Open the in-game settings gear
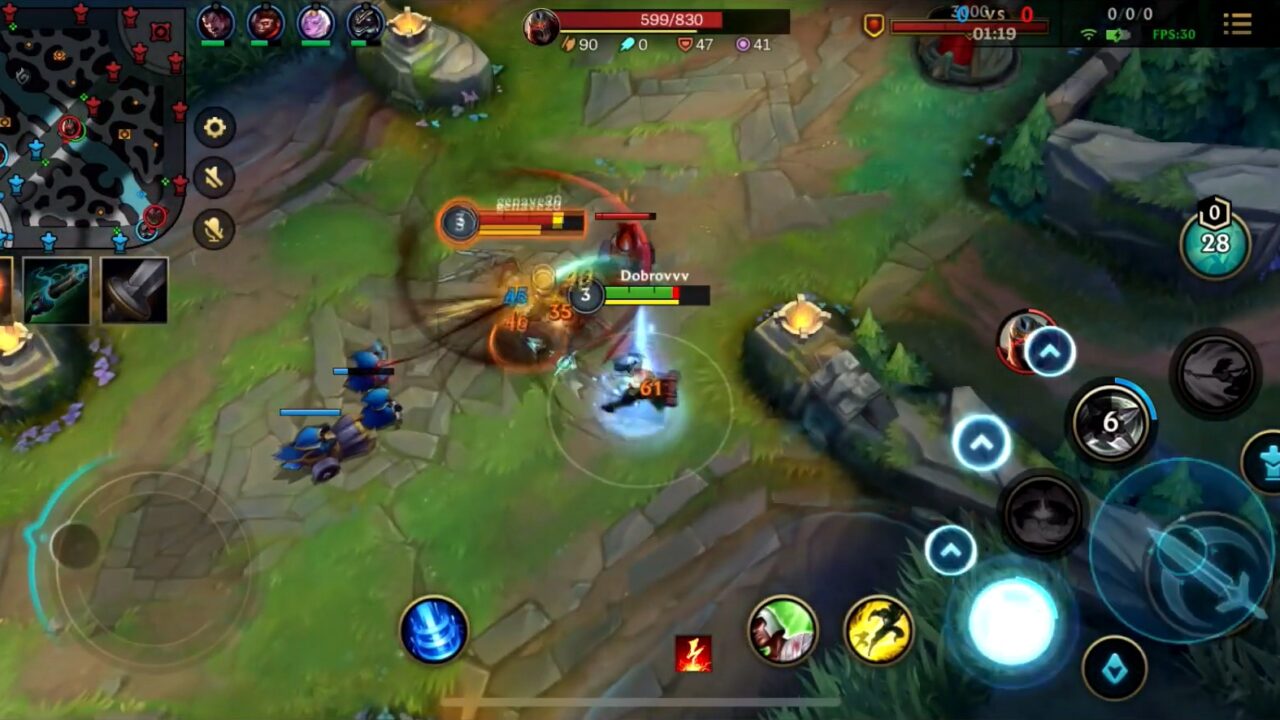Screen dimensions: 1280x720 click(212, 130)
